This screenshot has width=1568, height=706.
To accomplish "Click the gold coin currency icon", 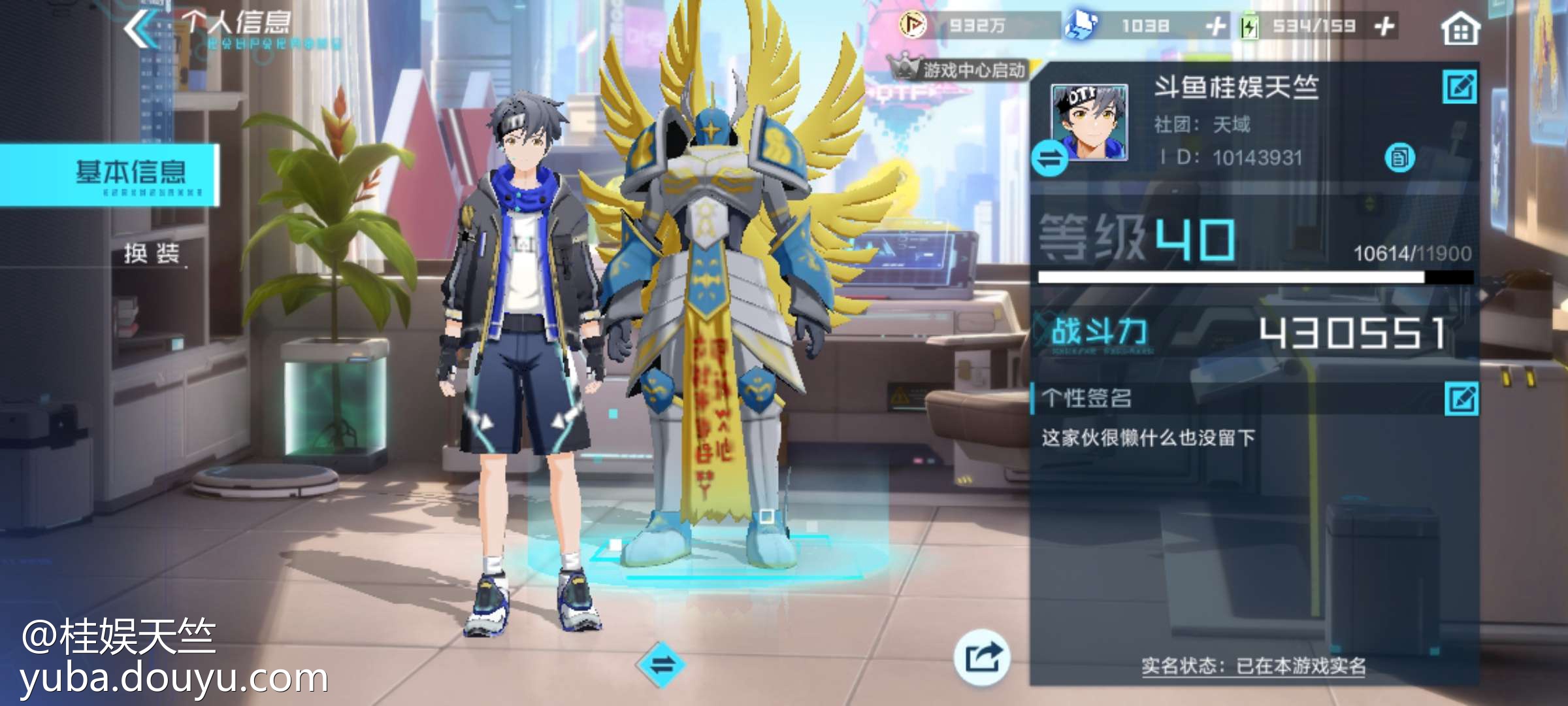I will click(x=912, y=25).
